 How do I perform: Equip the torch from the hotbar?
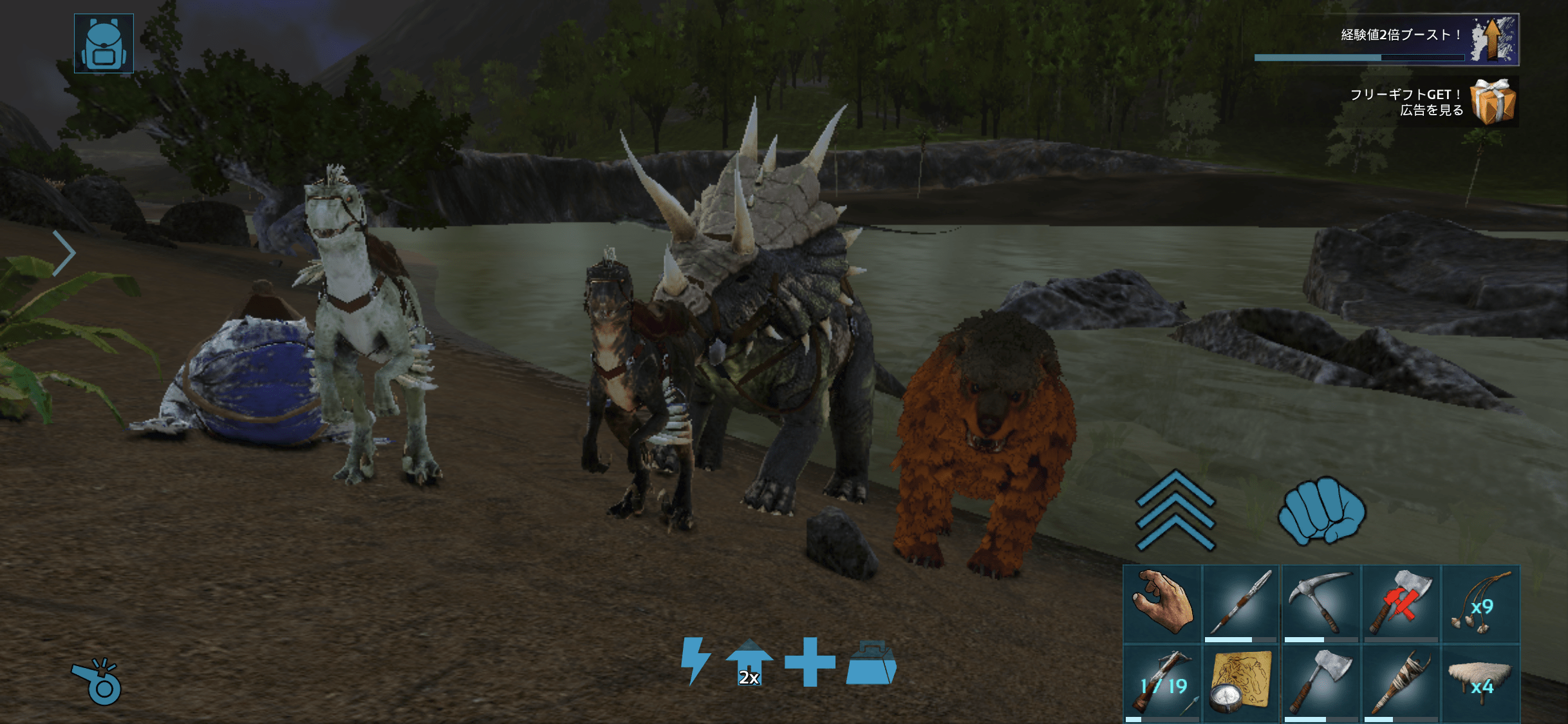(x=1401, y=683)
